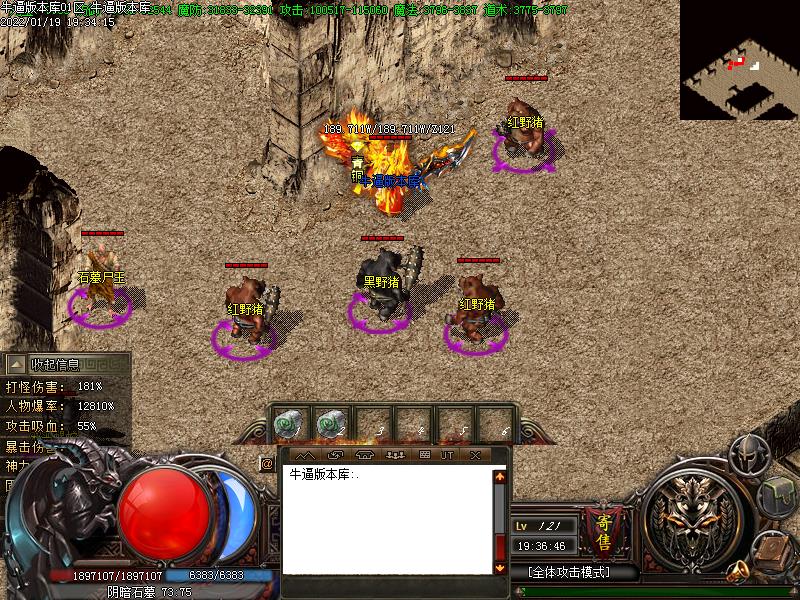Use the scroll item in hotbar slot 2

pos(332,425)
